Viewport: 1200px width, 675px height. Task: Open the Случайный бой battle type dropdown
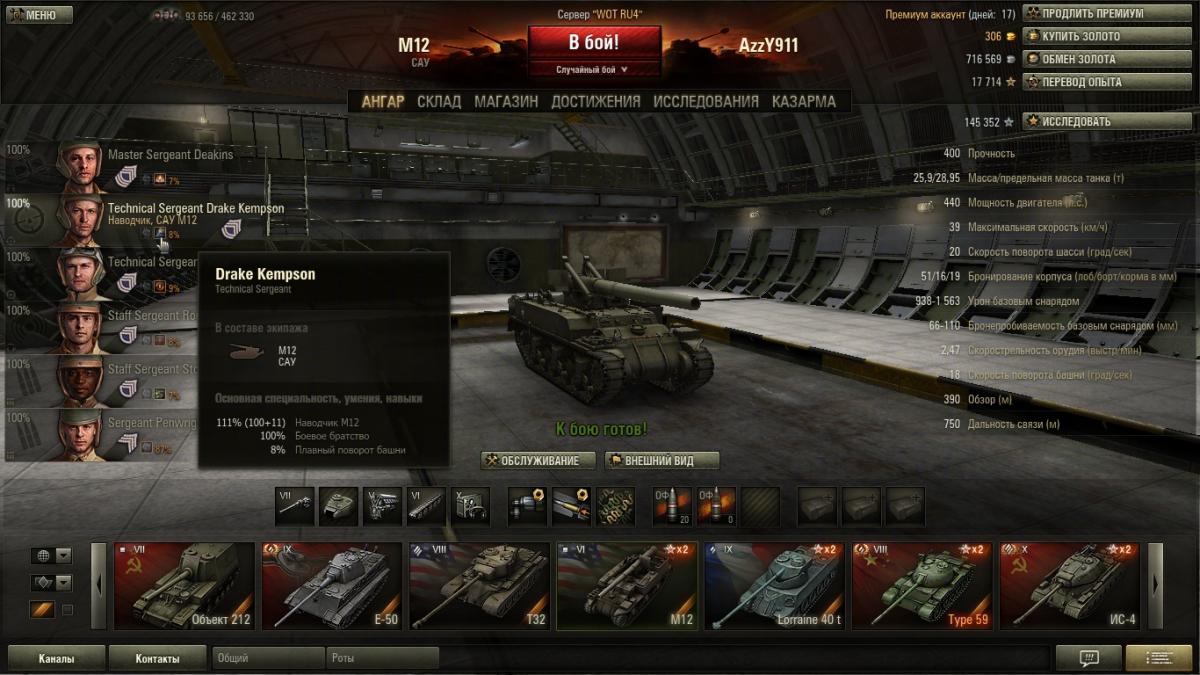pyautogui.click(x=594, y=70)
